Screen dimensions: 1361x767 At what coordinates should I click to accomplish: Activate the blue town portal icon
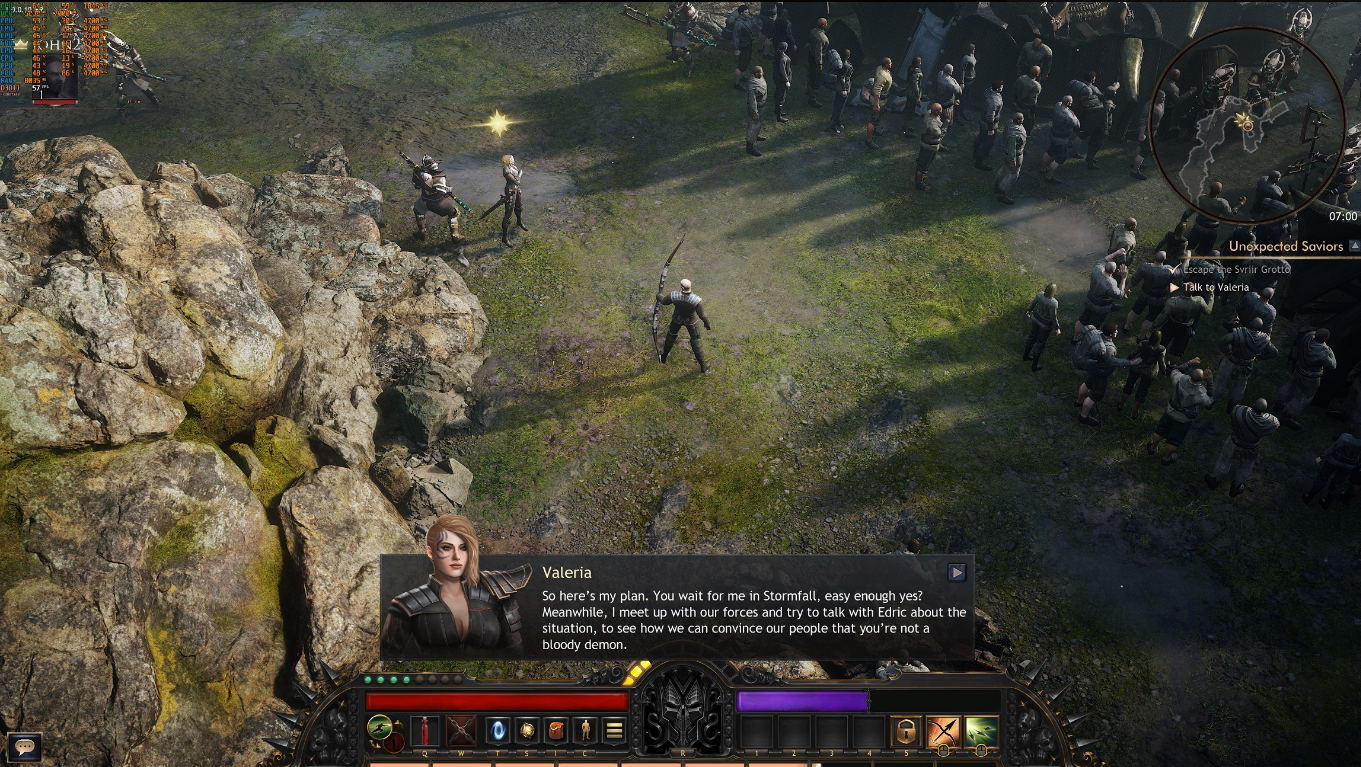tap(497, 730)
